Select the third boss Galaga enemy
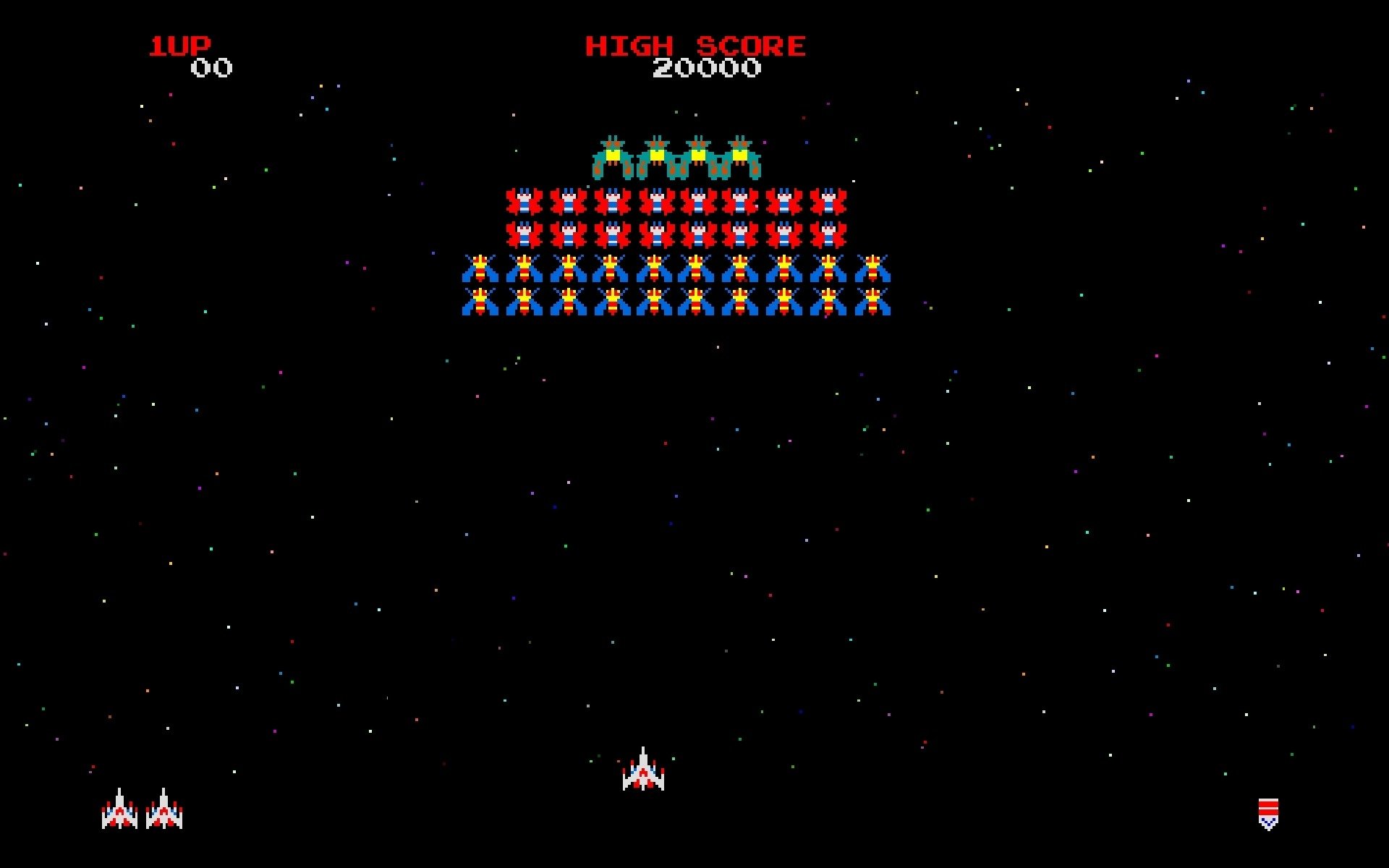This screenshot has height=868, width=1389. tap(698, 156)
